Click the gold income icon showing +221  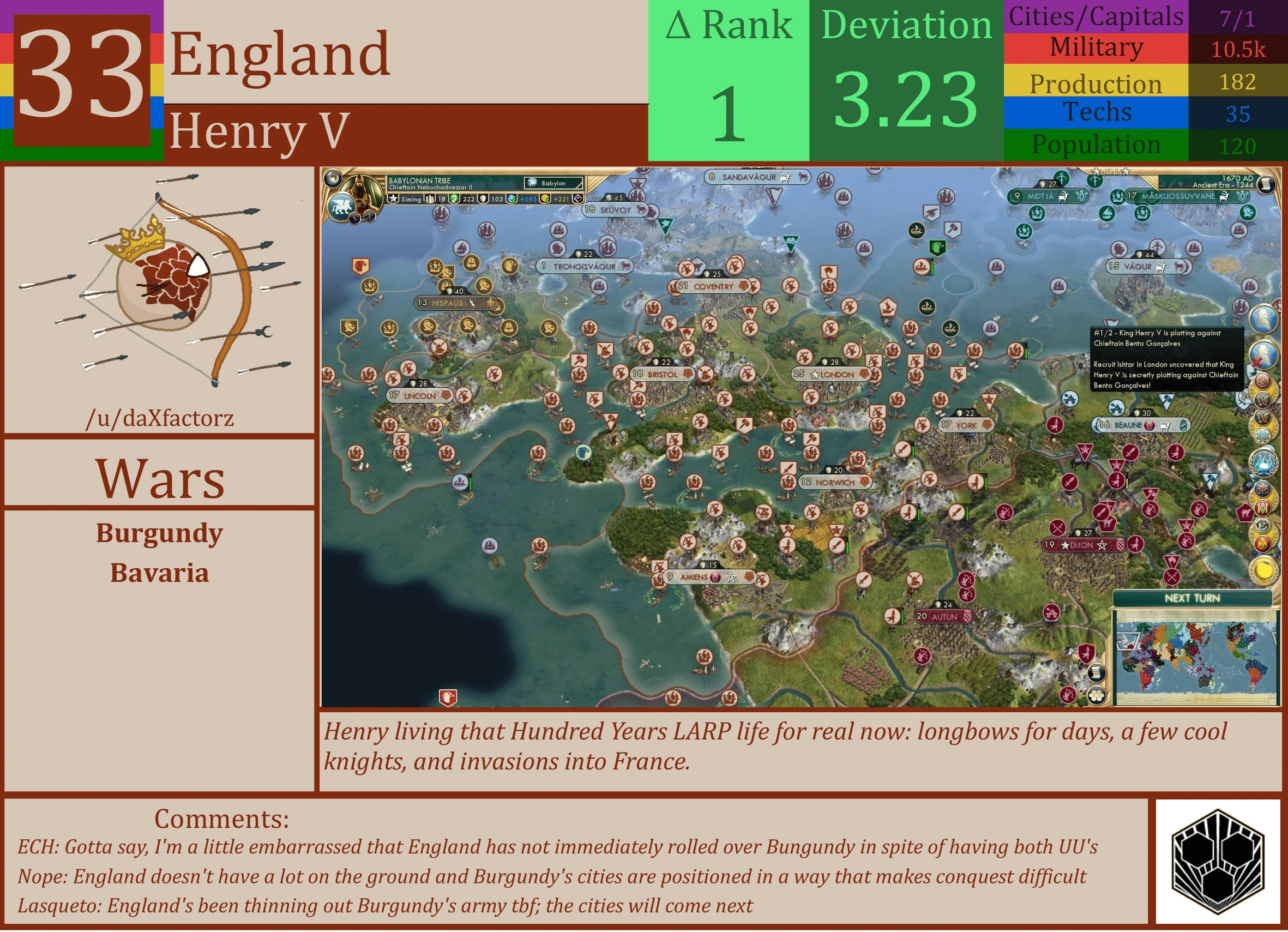(547, 200)
